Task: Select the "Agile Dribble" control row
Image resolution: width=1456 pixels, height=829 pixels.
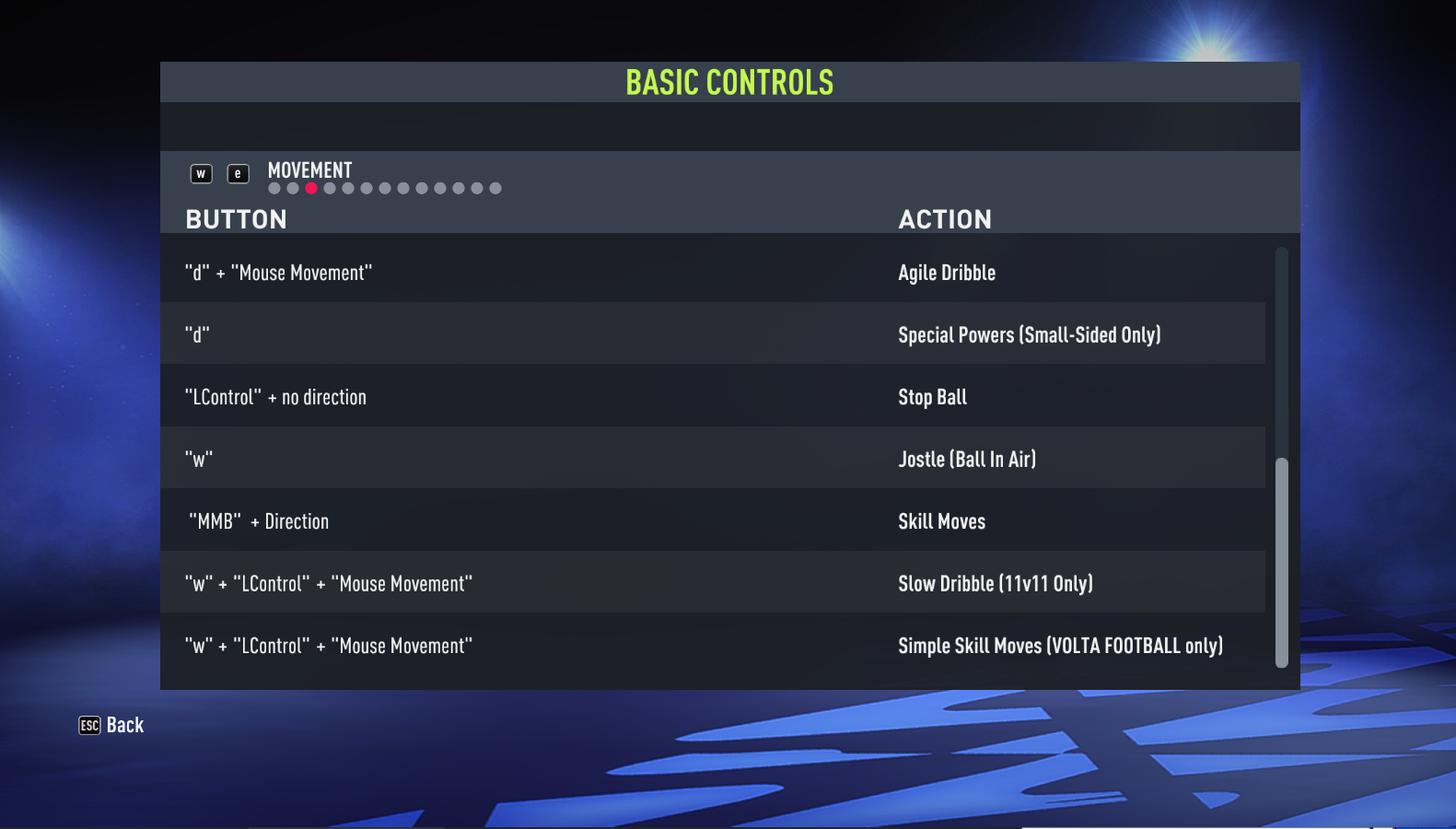Action: pyautogui.click(x=645, y=272)
